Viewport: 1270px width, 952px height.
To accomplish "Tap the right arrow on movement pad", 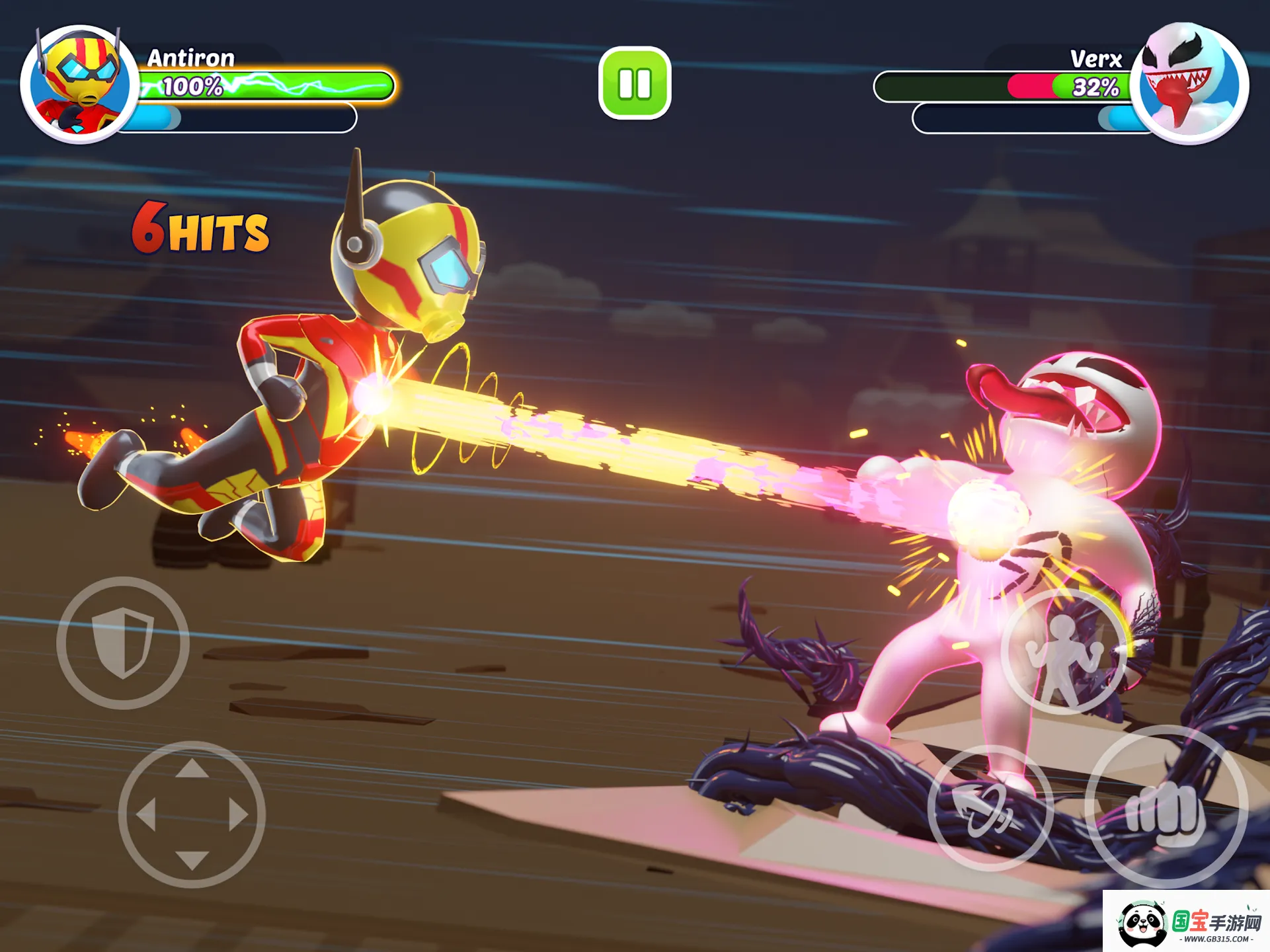I will 238,814.
